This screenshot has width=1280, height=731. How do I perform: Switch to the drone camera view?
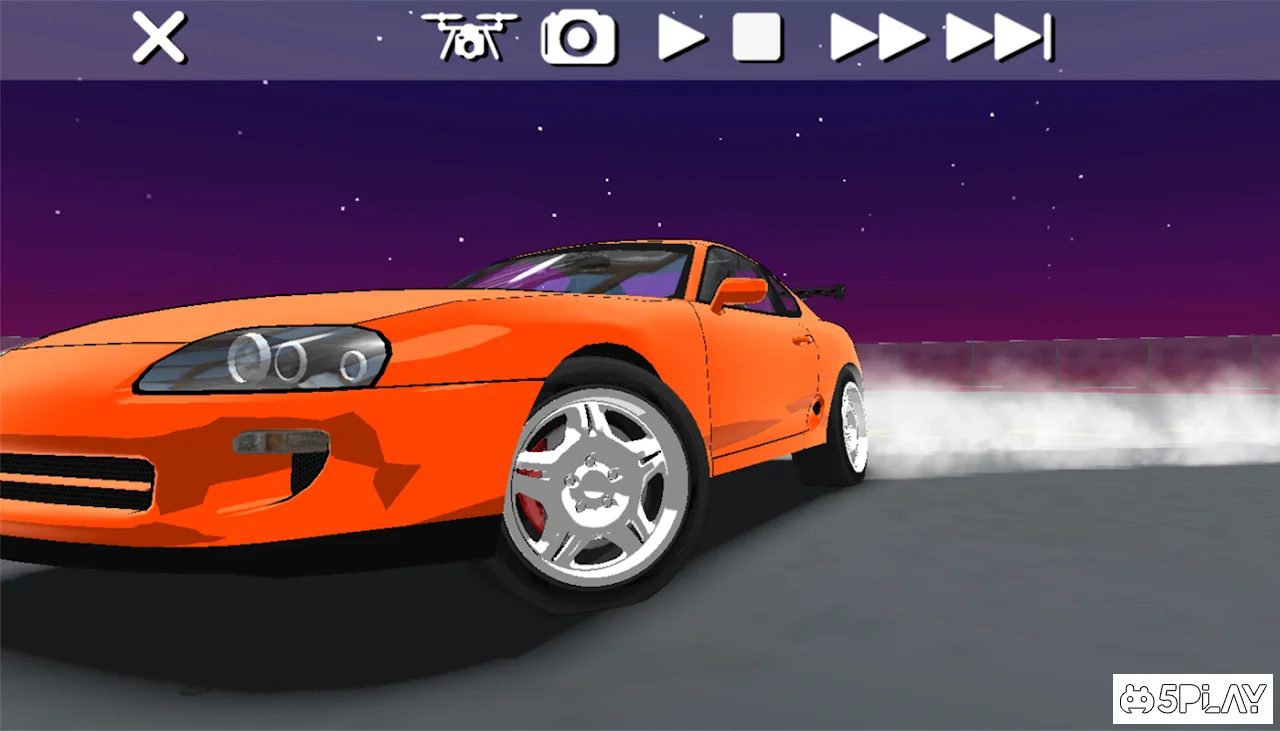point(469,37)
